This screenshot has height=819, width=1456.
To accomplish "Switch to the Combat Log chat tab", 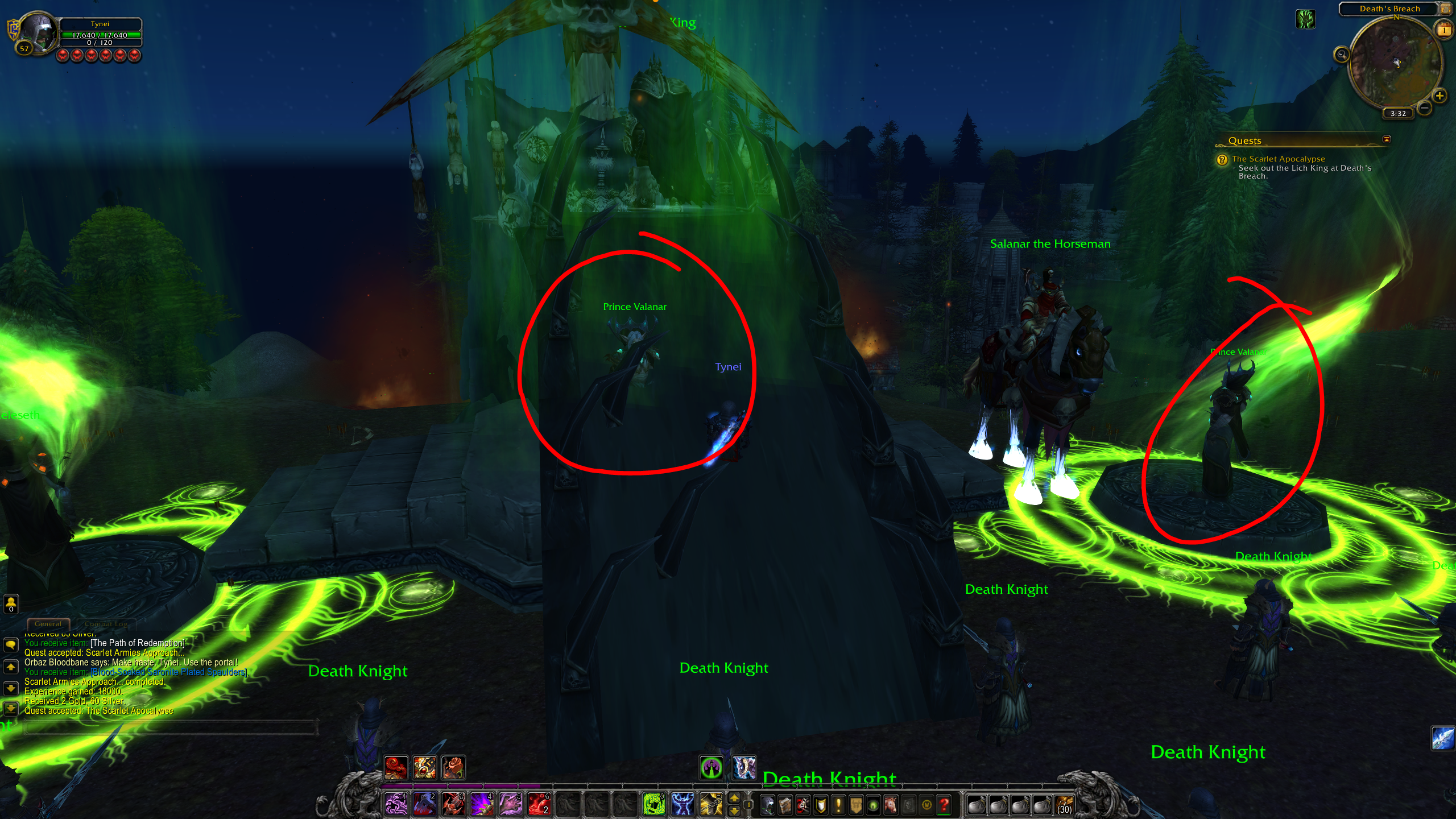I will coord(106,624).
